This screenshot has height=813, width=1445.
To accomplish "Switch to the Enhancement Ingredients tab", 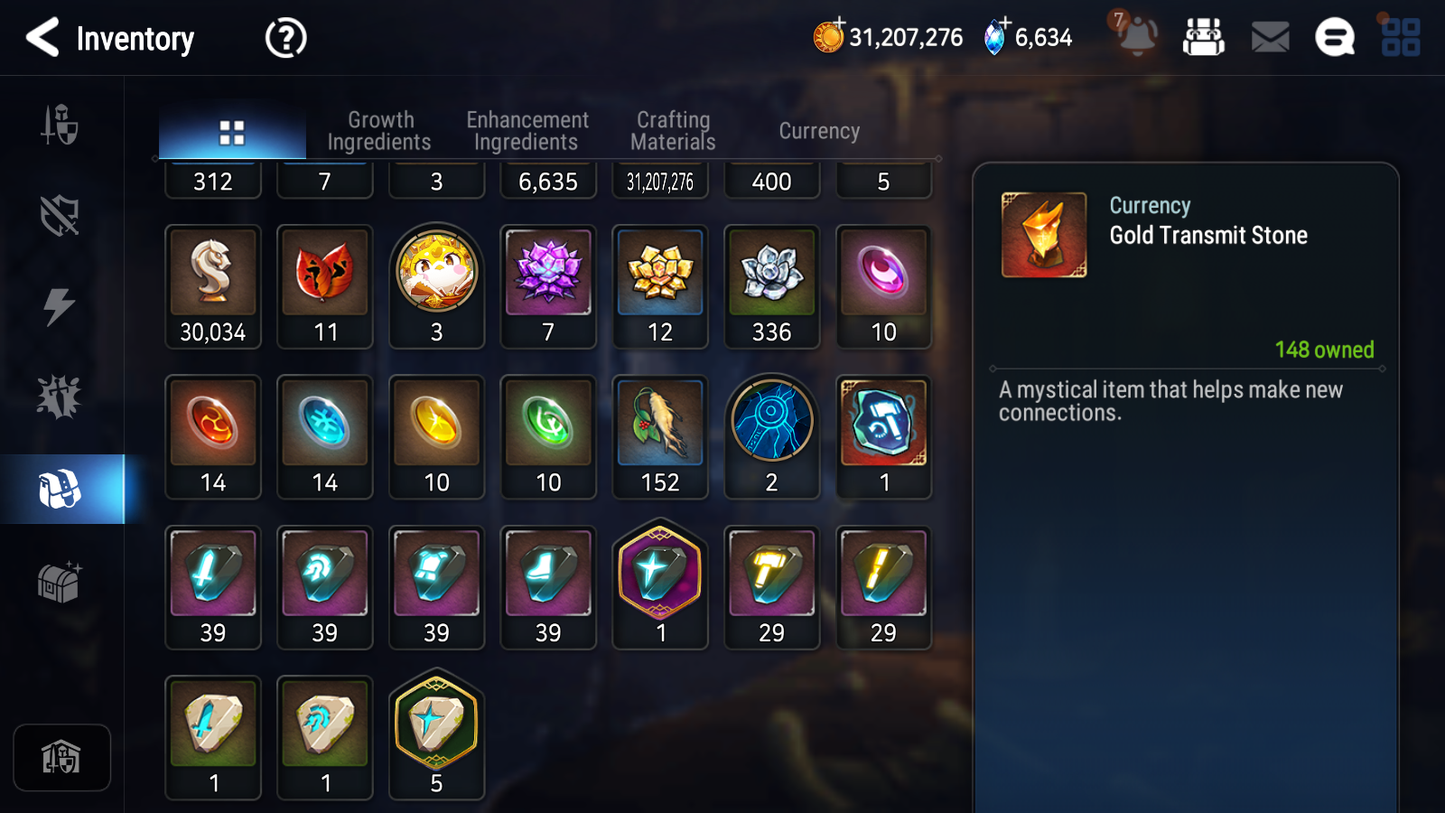I will 527,131.
